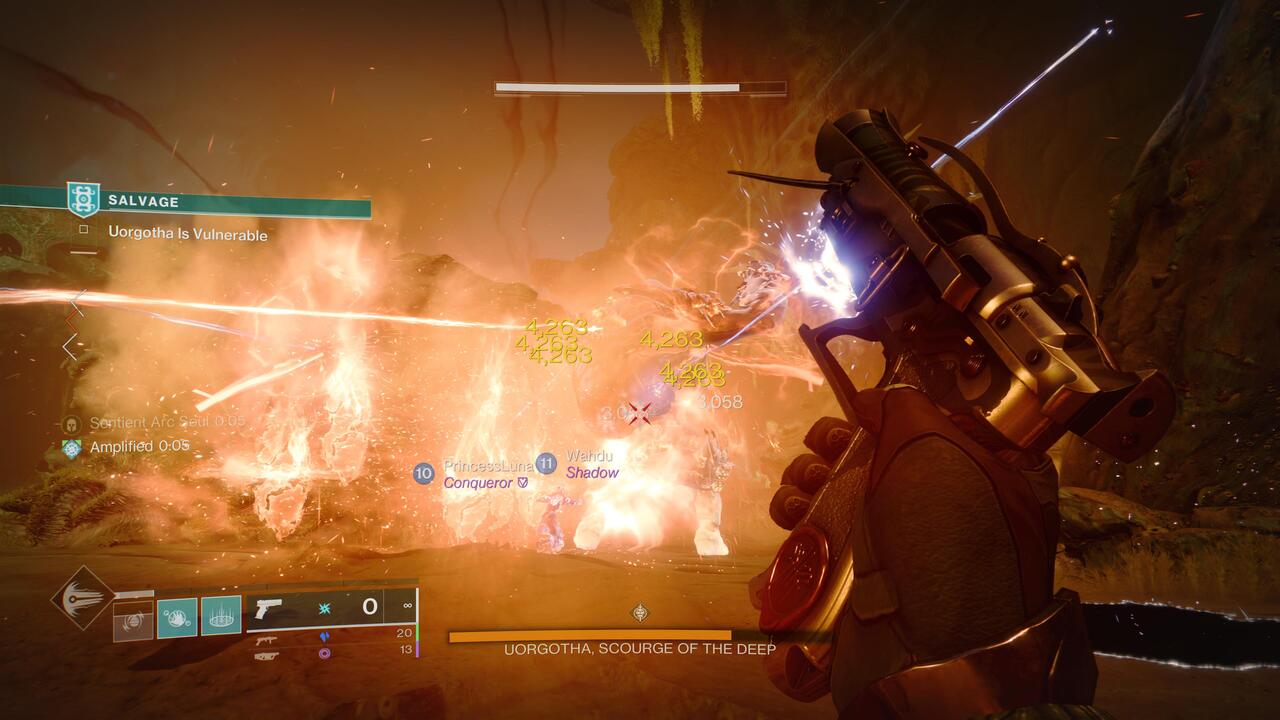Screen dimensions: 1280x720
Task: Select the equipped sidearm weapon icon
Action: (x=268, y=609)
